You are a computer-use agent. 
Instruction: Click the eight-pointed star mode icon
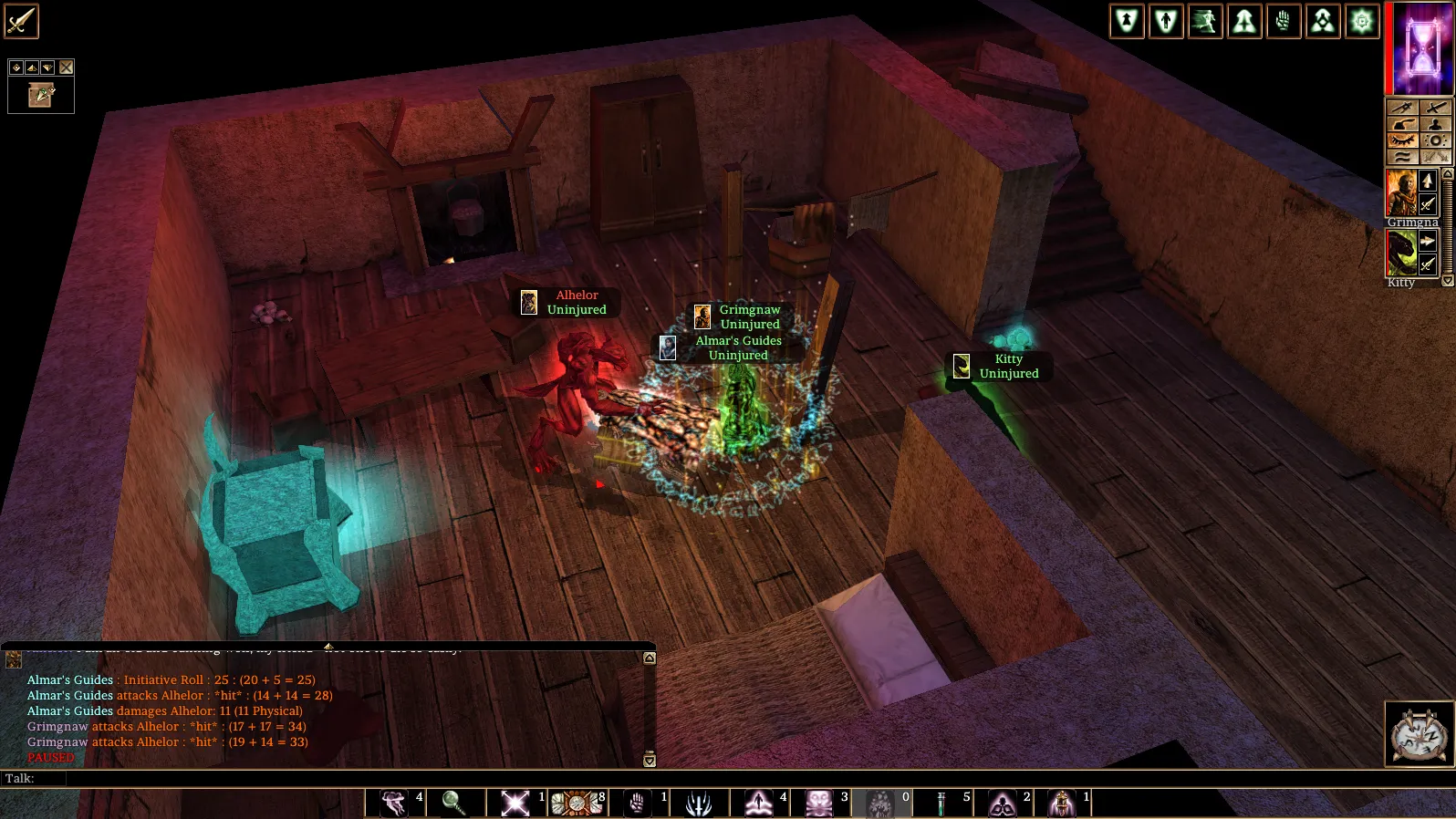pyautogui.click(x=1362, y=21)
